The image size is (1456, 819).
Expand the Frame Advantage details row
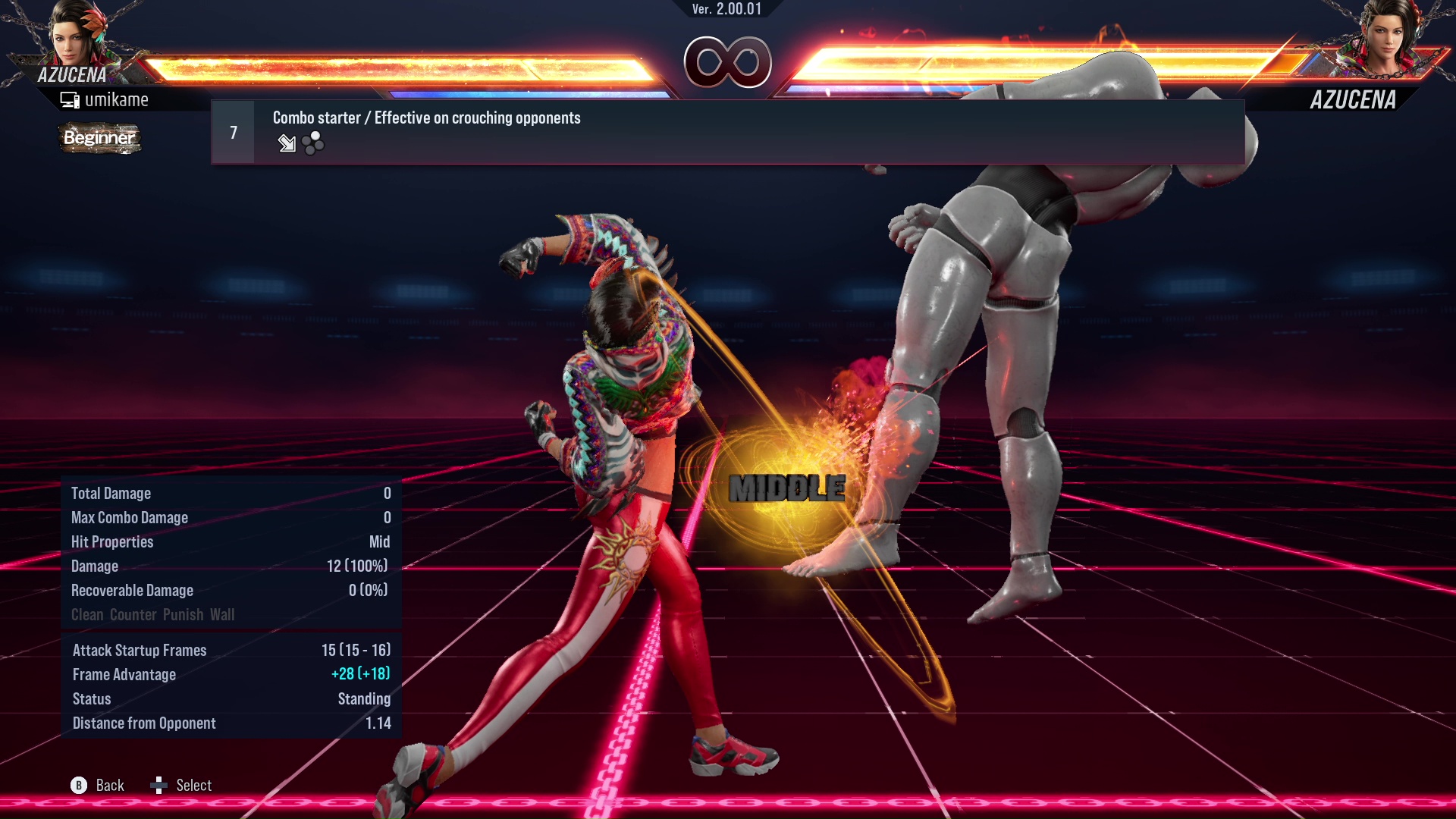227,674
